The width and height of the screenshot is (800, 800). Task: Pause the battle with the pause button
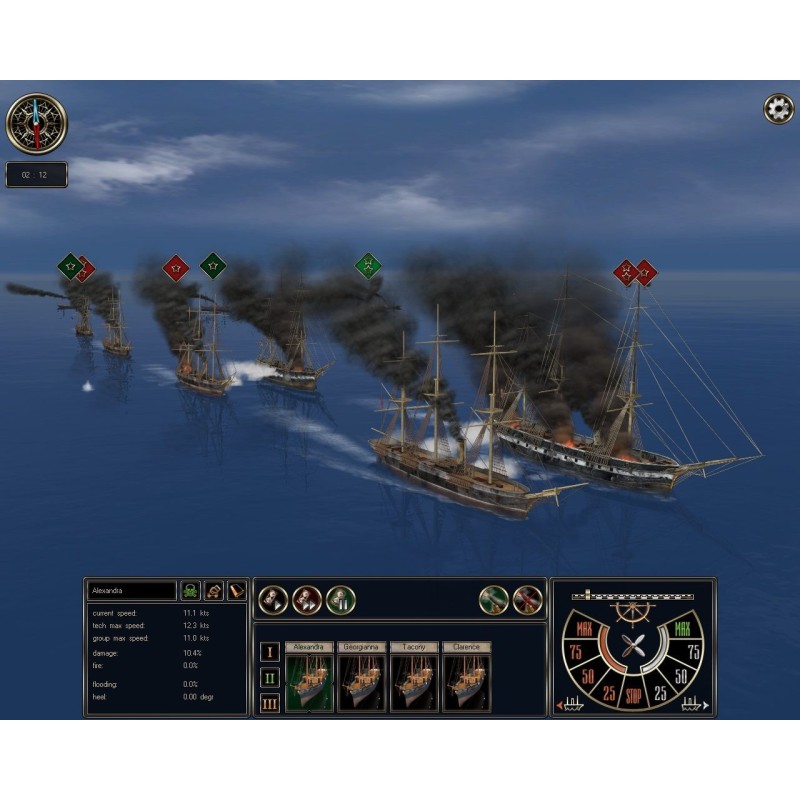pos(341,600)
